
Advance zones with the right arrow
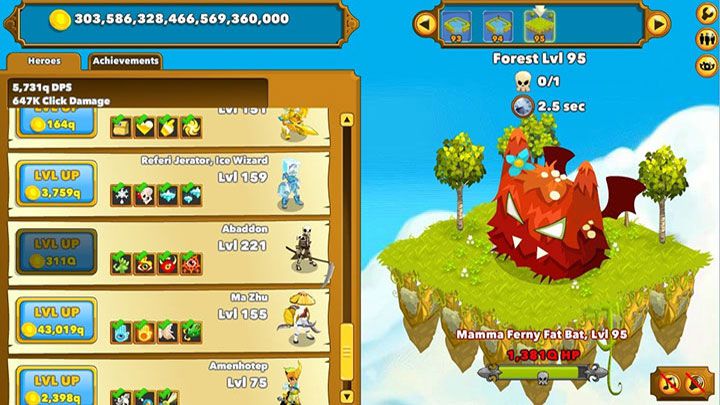coord(657,23)
